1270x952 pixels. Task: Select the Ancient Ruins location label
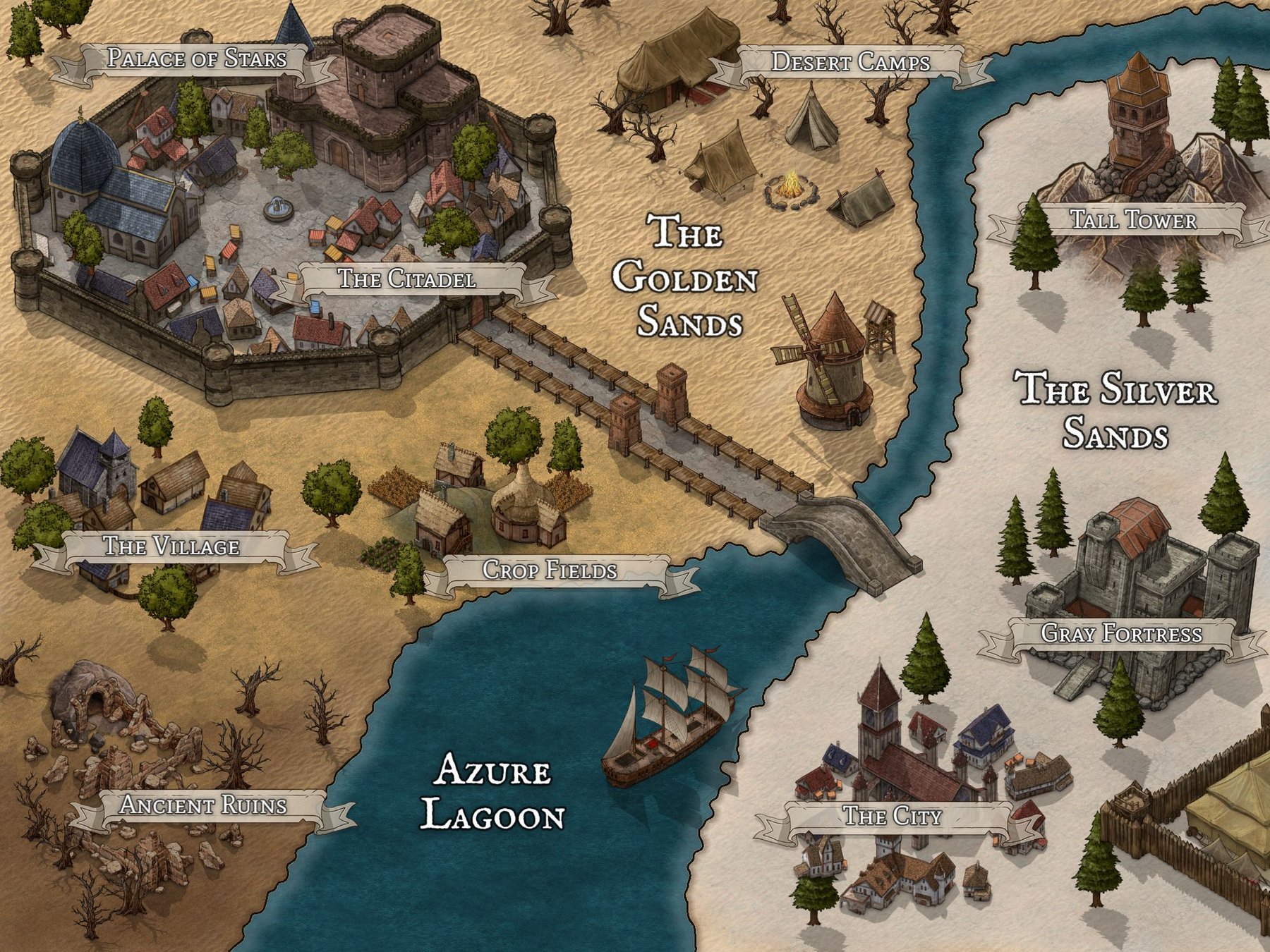204,805
